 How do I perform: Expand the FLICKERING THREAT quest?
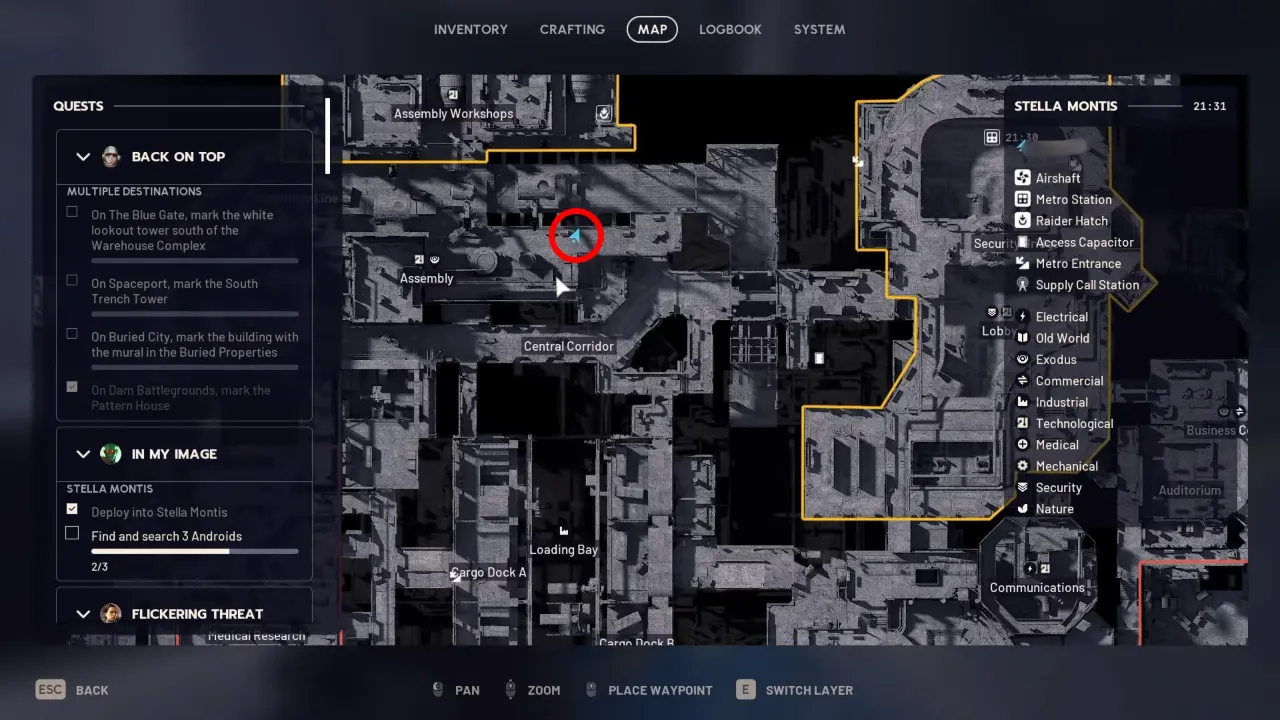pos(84,613)
